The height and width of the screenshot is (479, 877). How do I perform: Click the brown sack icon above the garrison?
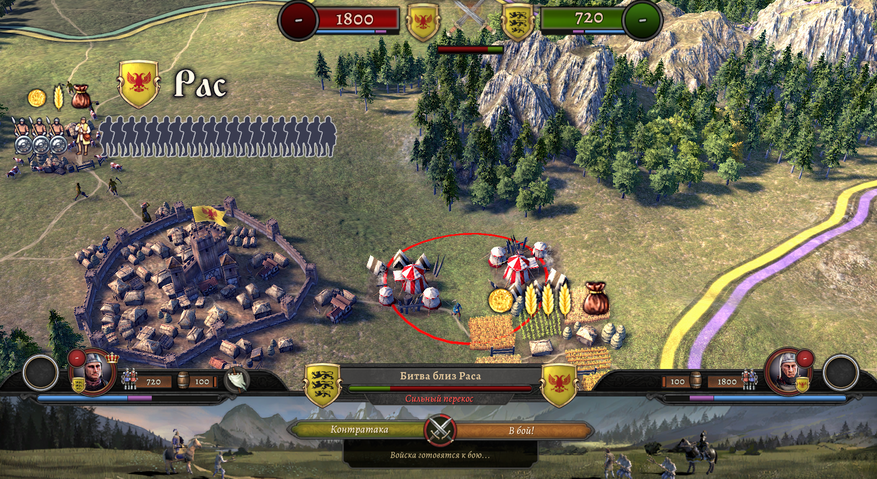pyautogui.click(x=81, y=96)
